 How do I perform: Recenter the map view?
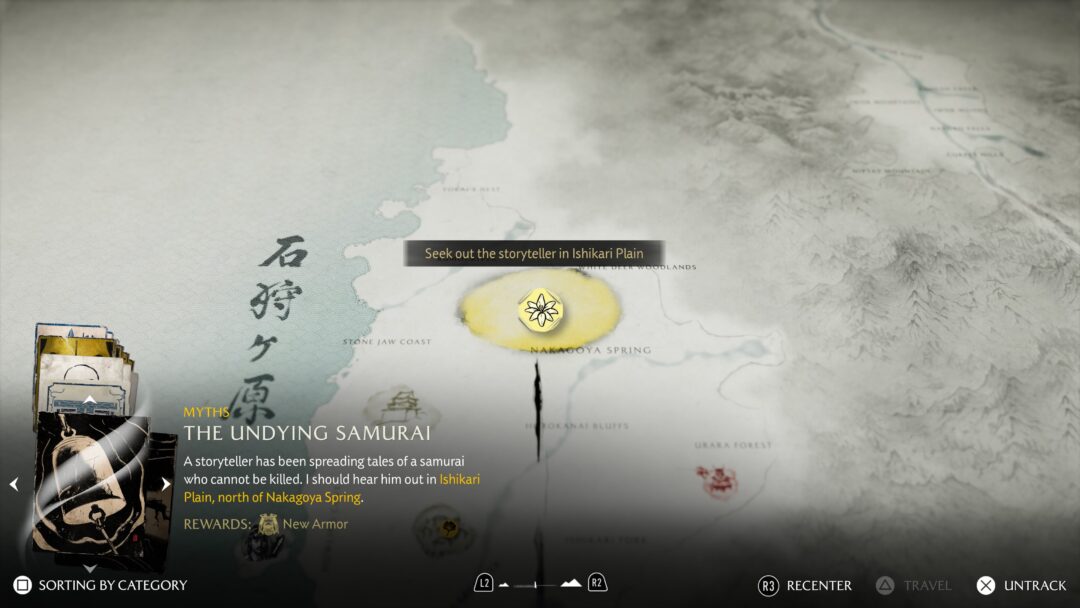[x=807, y=585]
